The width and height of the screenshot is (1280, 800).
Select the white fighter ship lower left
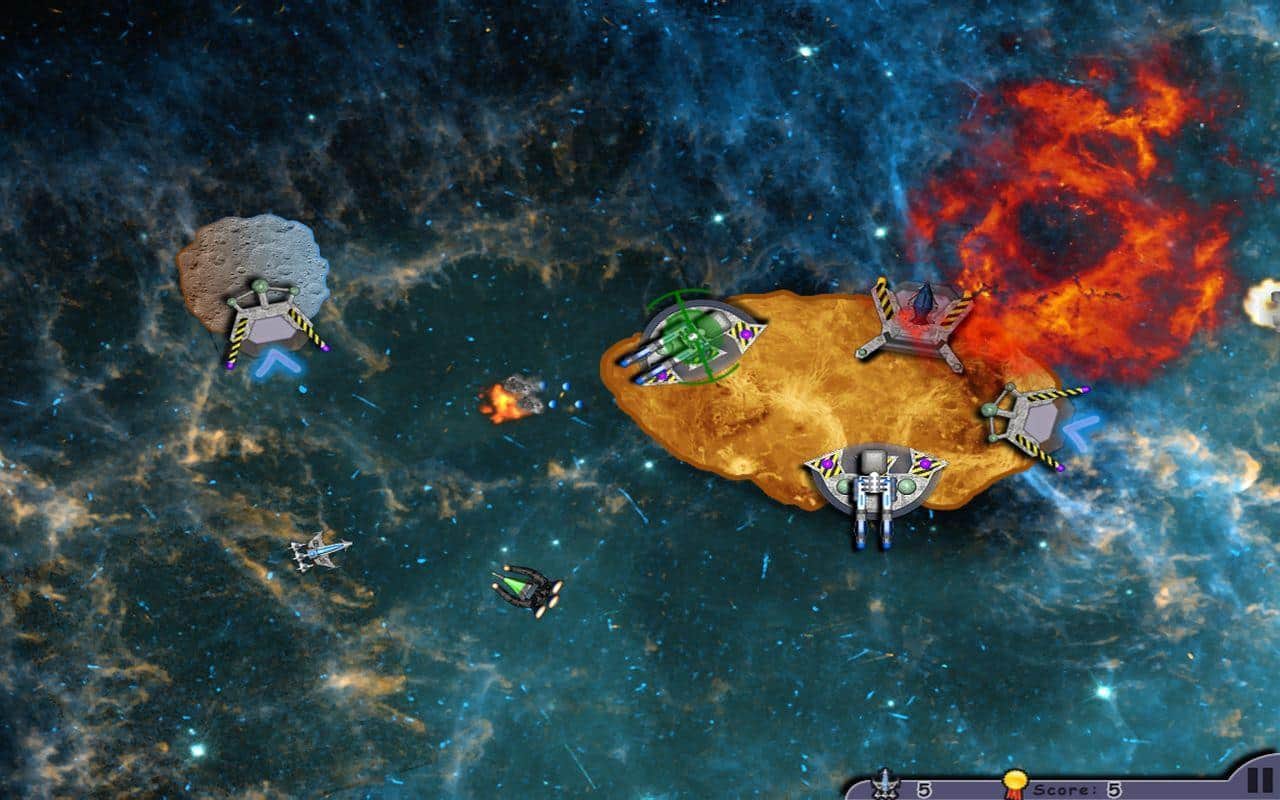(x=317, y=554)
